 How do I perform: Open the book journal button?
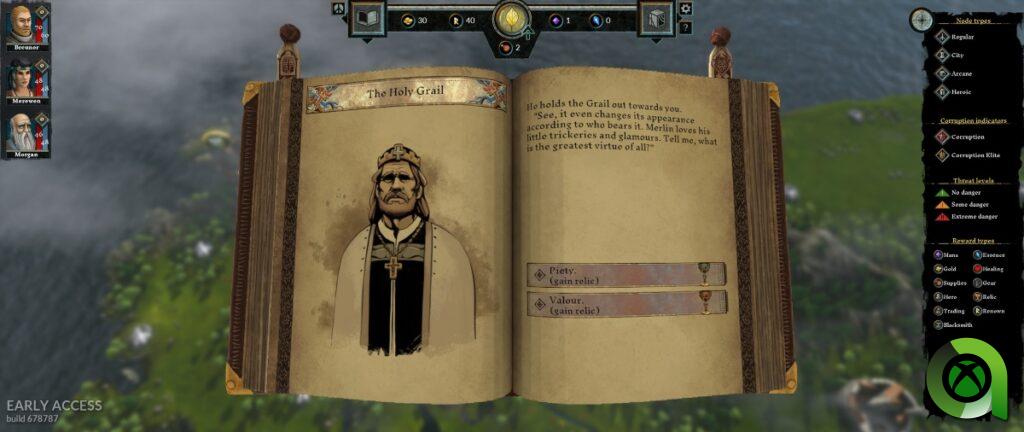367,19
